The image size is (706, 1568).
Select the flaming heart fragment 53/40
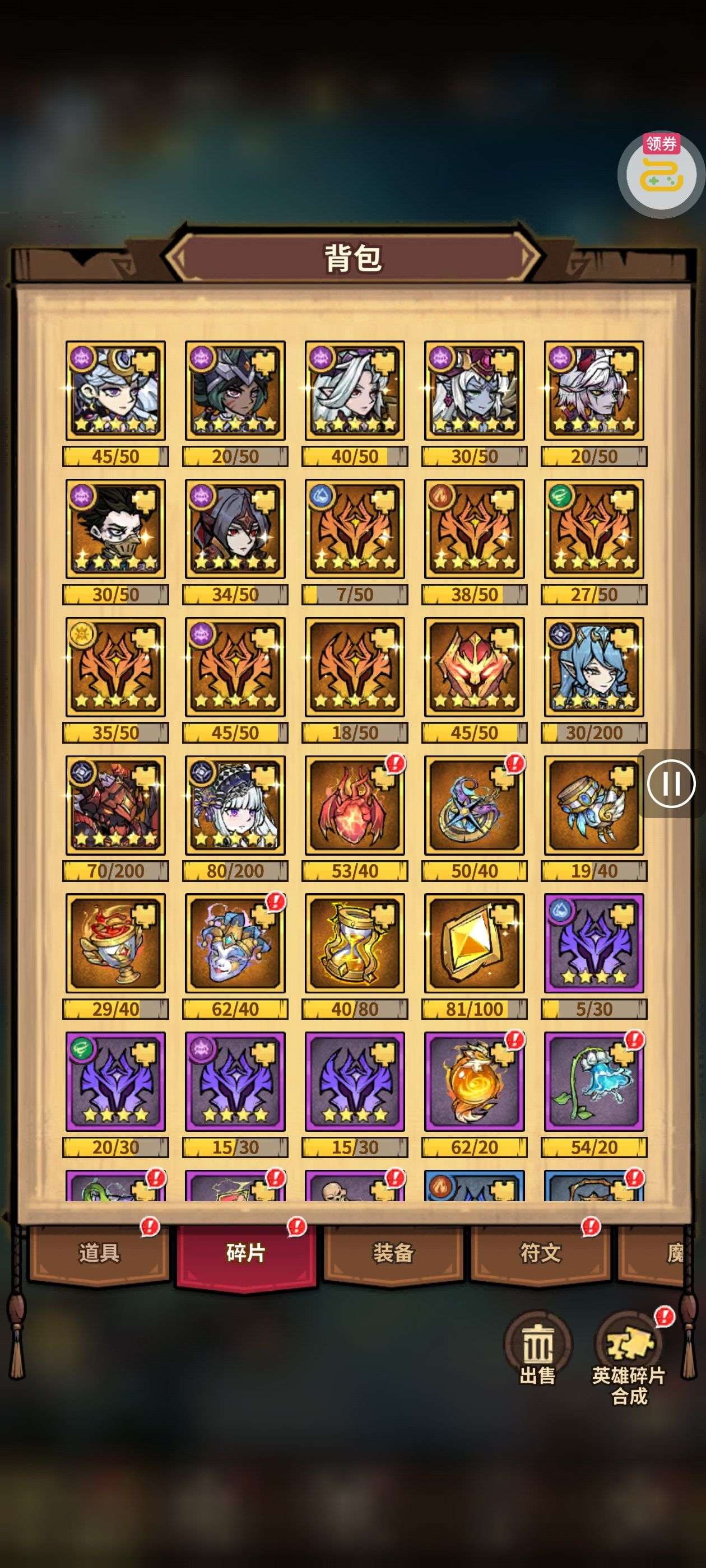tap(355, 805)
